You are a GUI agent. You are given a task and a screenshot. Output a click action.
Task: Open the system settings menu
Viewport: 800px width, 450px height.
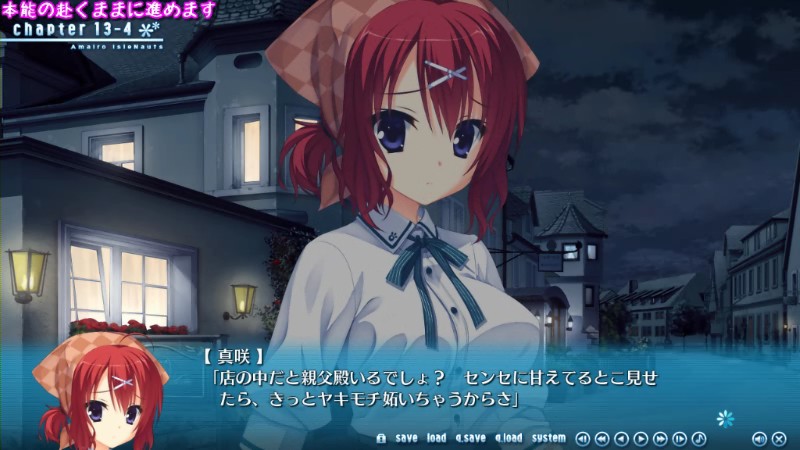coord(548,438)
